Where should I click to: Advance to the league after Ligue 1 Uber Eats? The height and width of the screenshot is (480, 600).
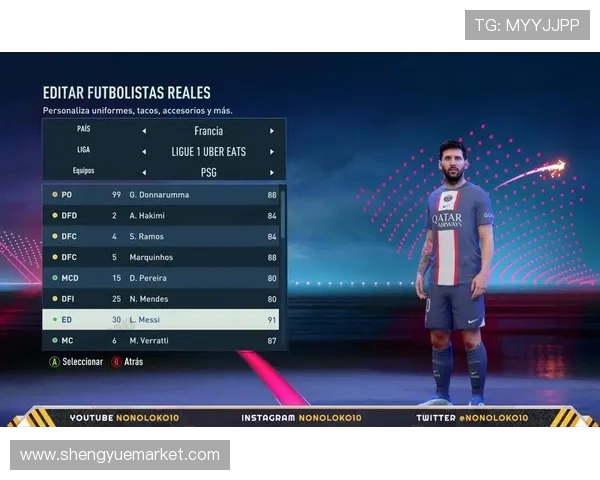(271, 152)
